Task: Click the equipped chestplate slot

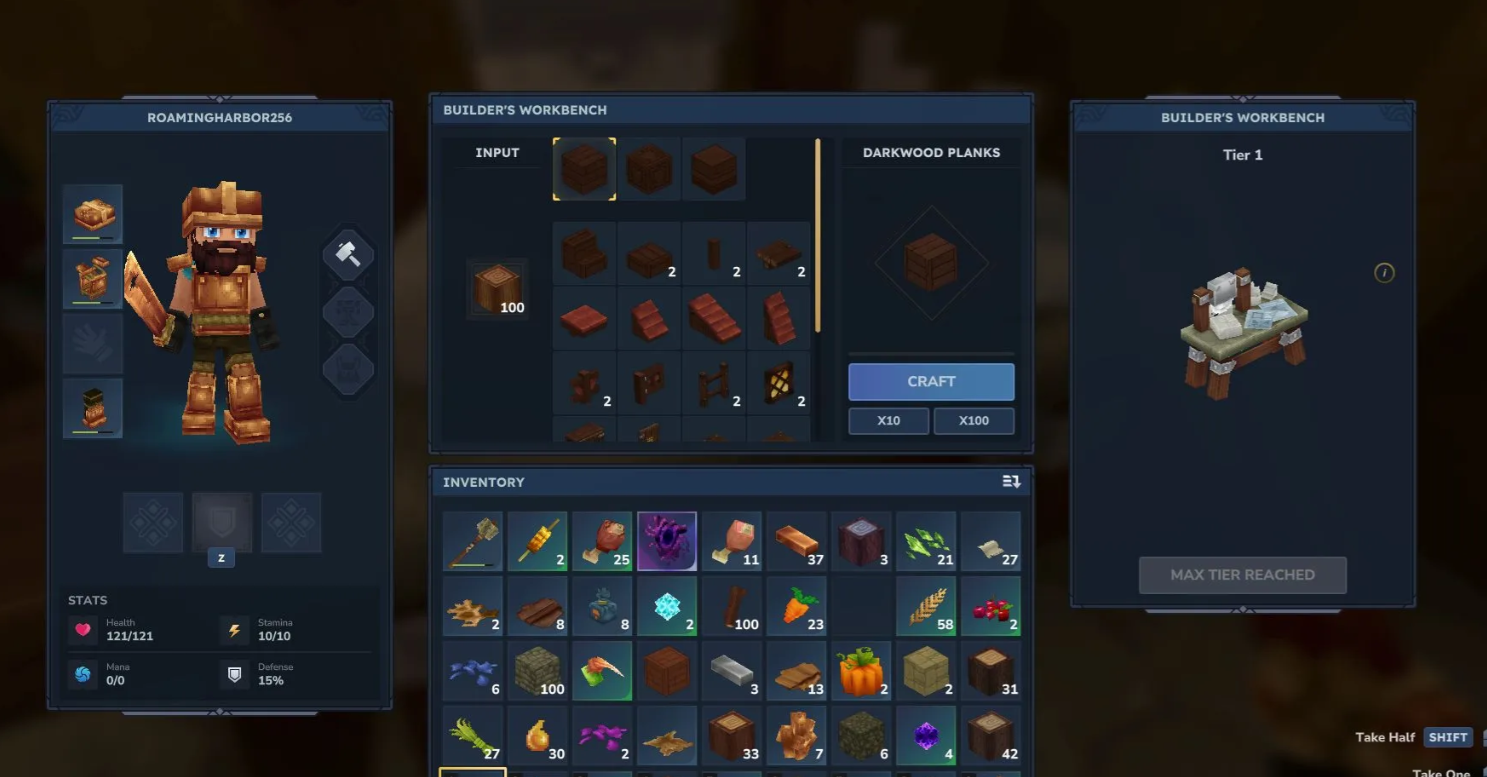Action: [93, 278]
